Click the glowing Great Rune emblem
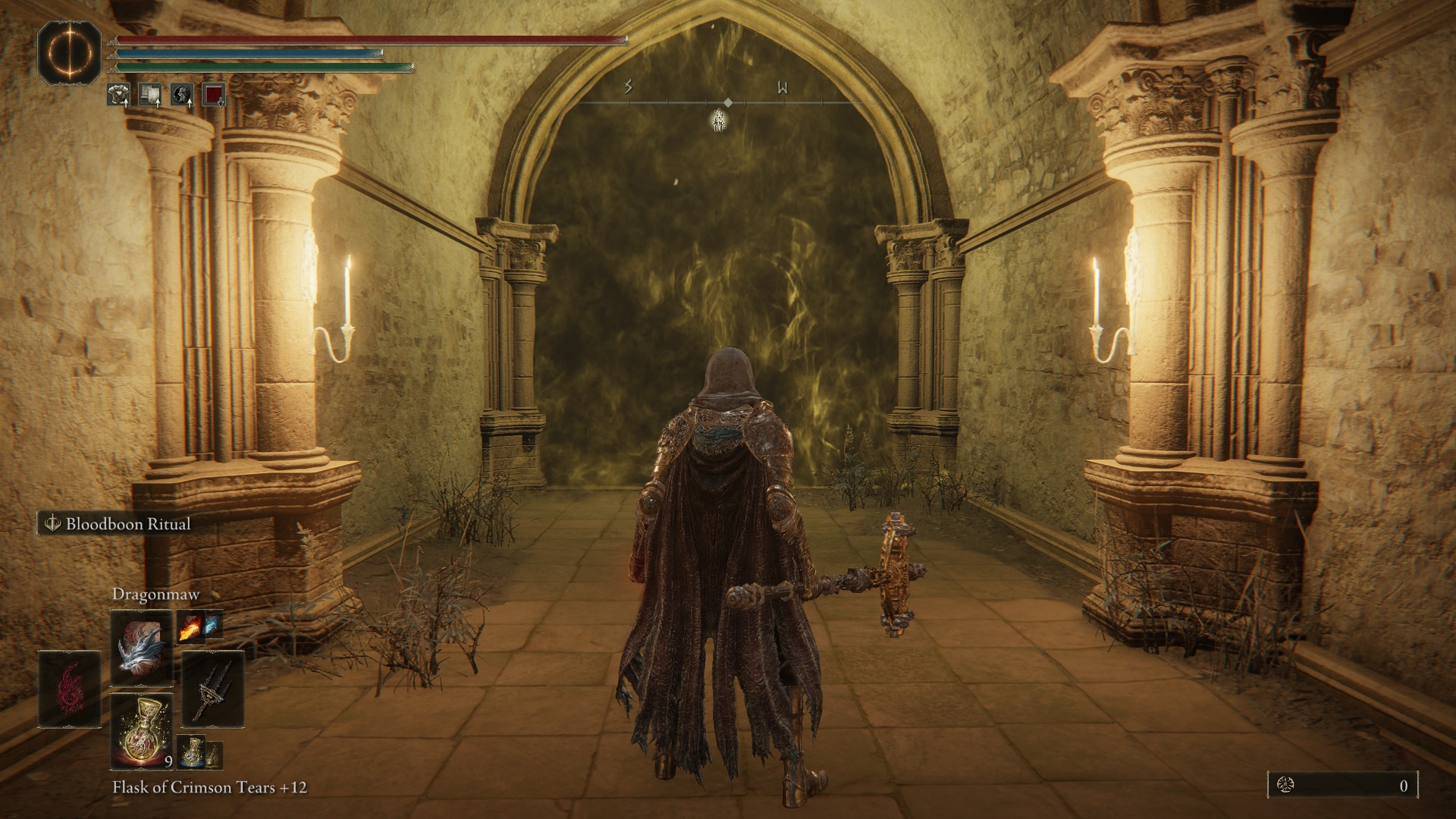The width and height of the screenshot is (1456, 819). [x=69, y=51]
